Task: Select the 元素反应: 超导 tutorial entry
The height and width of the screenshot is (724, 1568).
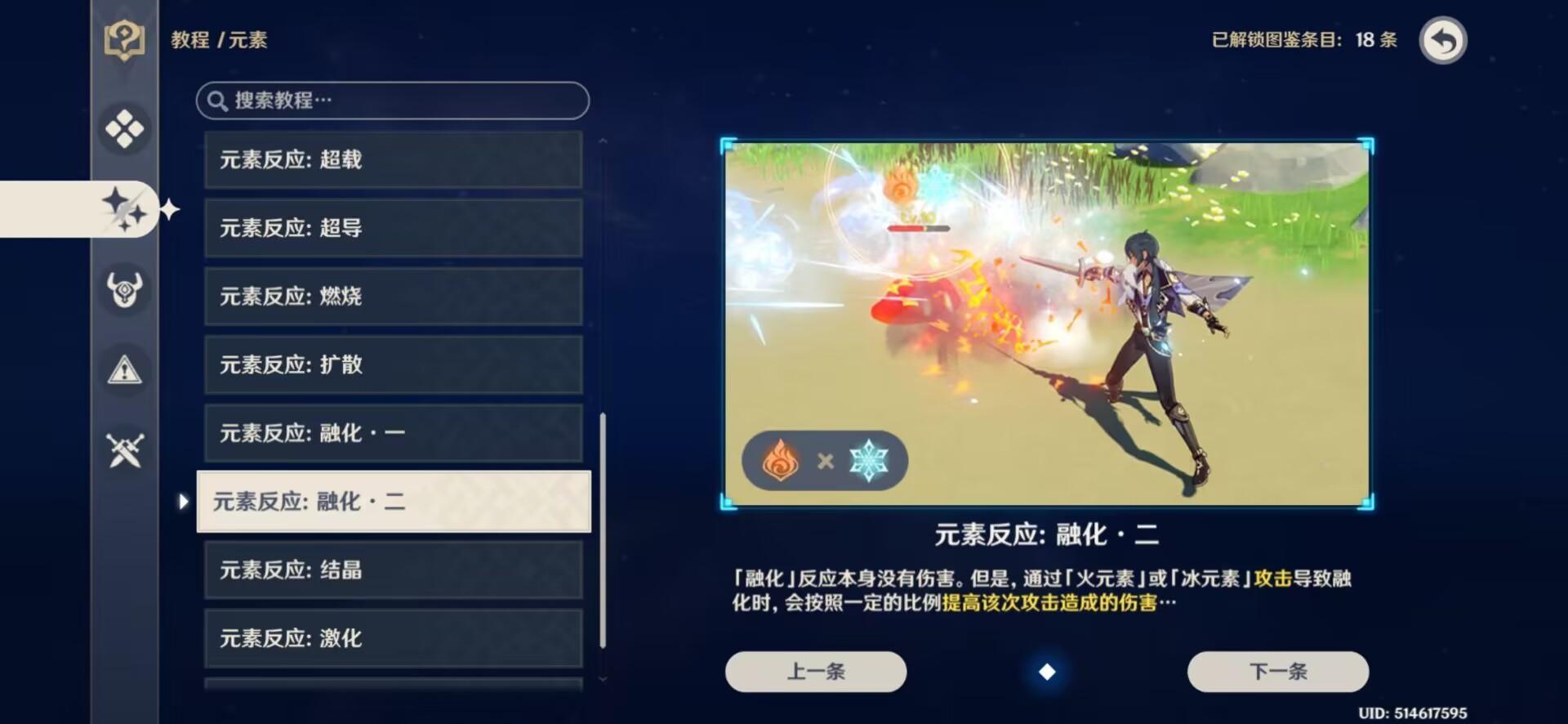Action: [393, 229]
